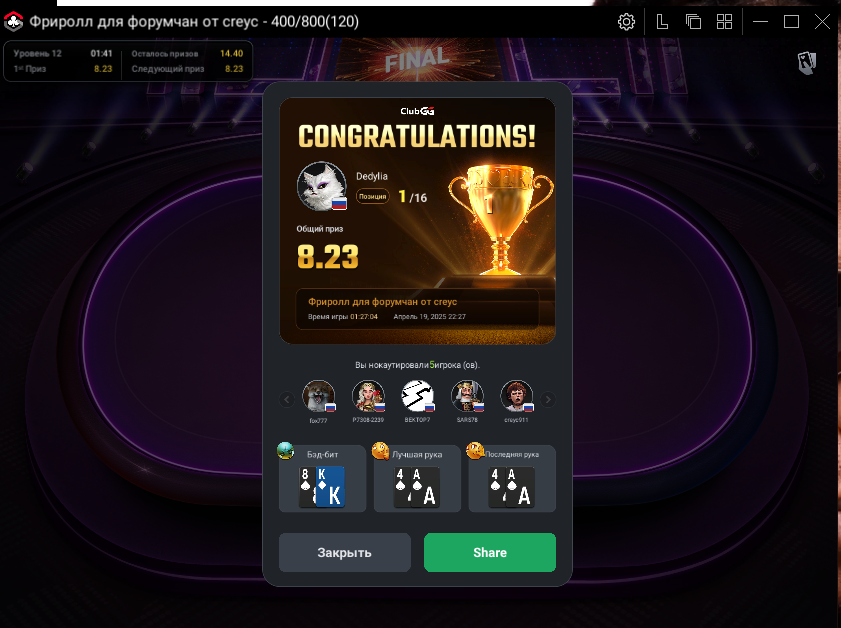The height and width of the screenshot is (628, 841).
Task: Select knocked-out player SARS78's avatar
Action: [x=467, y=397]
